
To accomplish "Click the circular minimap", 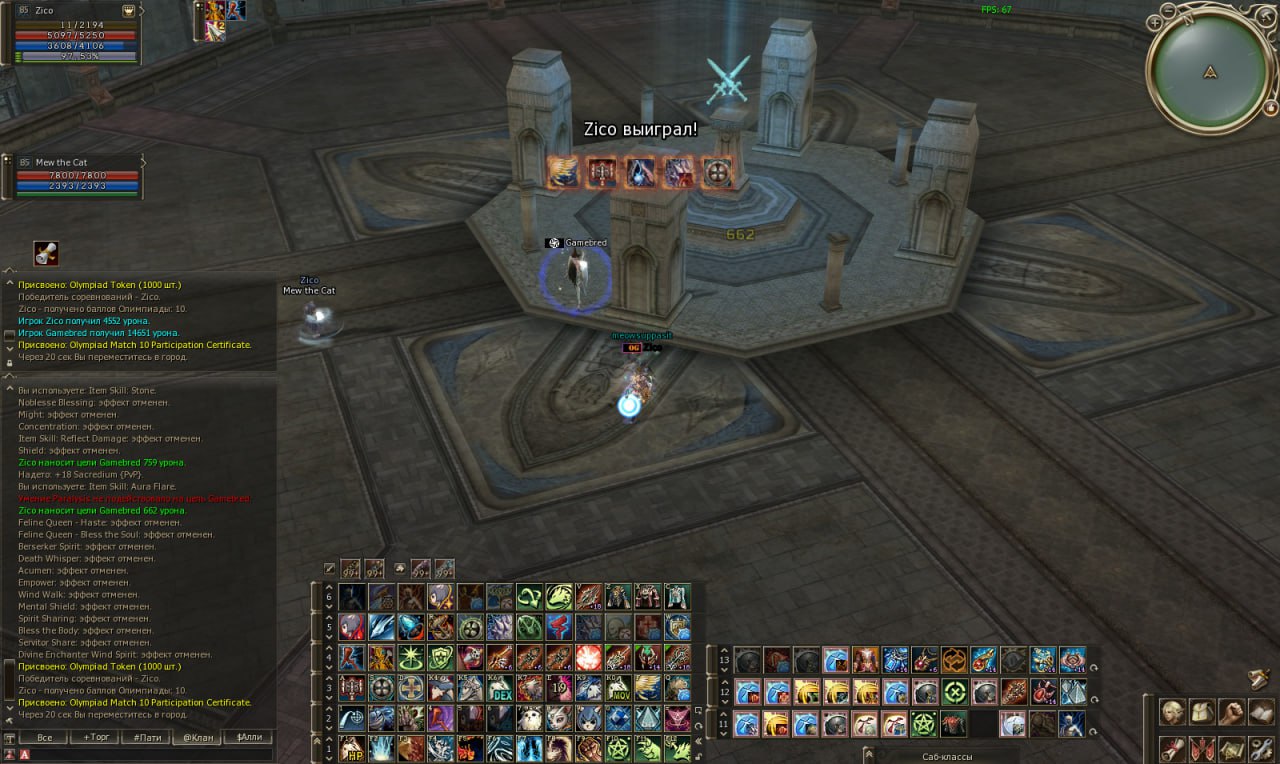I will click(x=1210, y=72).
